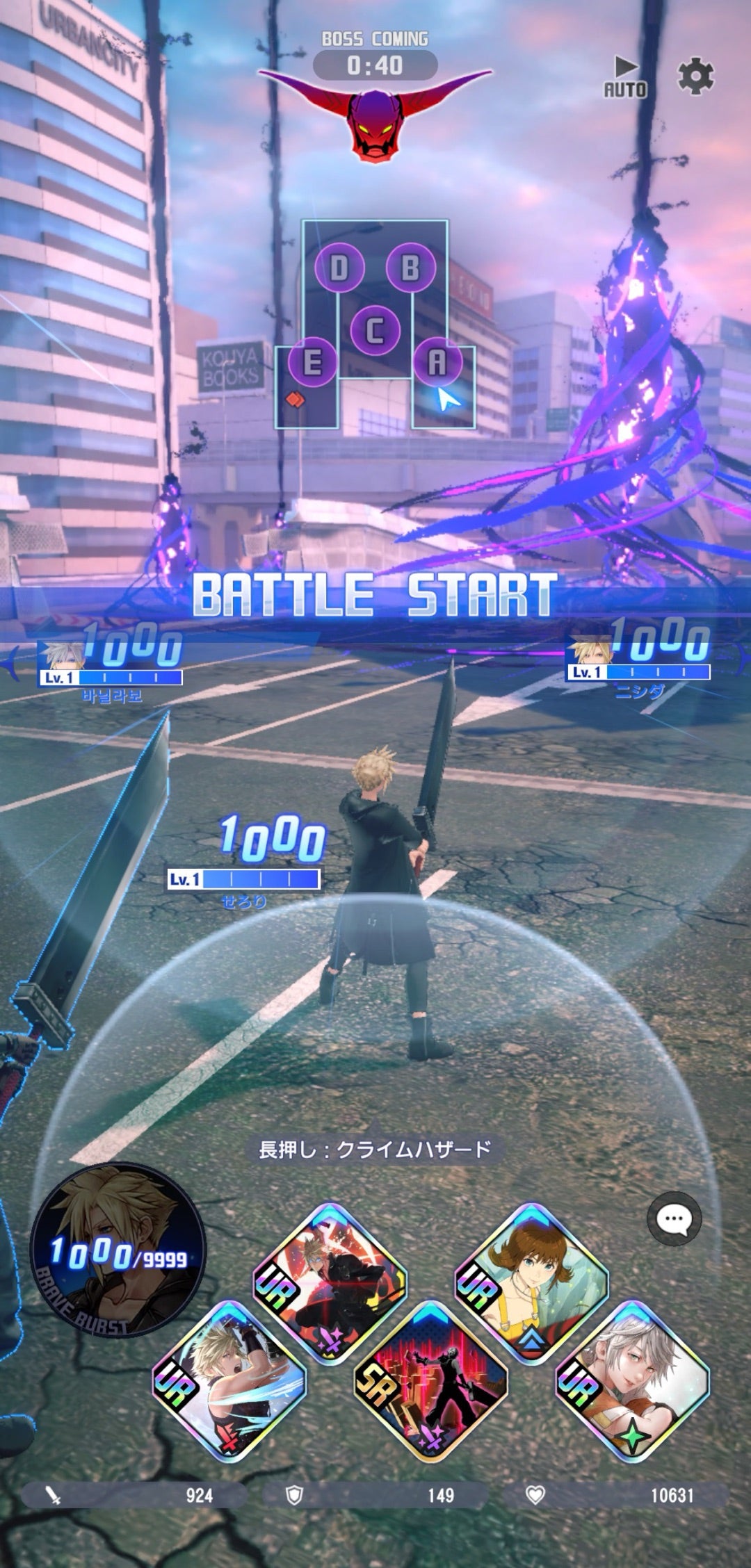This screenshot has height=1568, width=751.
Task: Use the SR red silhouette skill card
Action: pyautogui.click(x=430, y=1380)
